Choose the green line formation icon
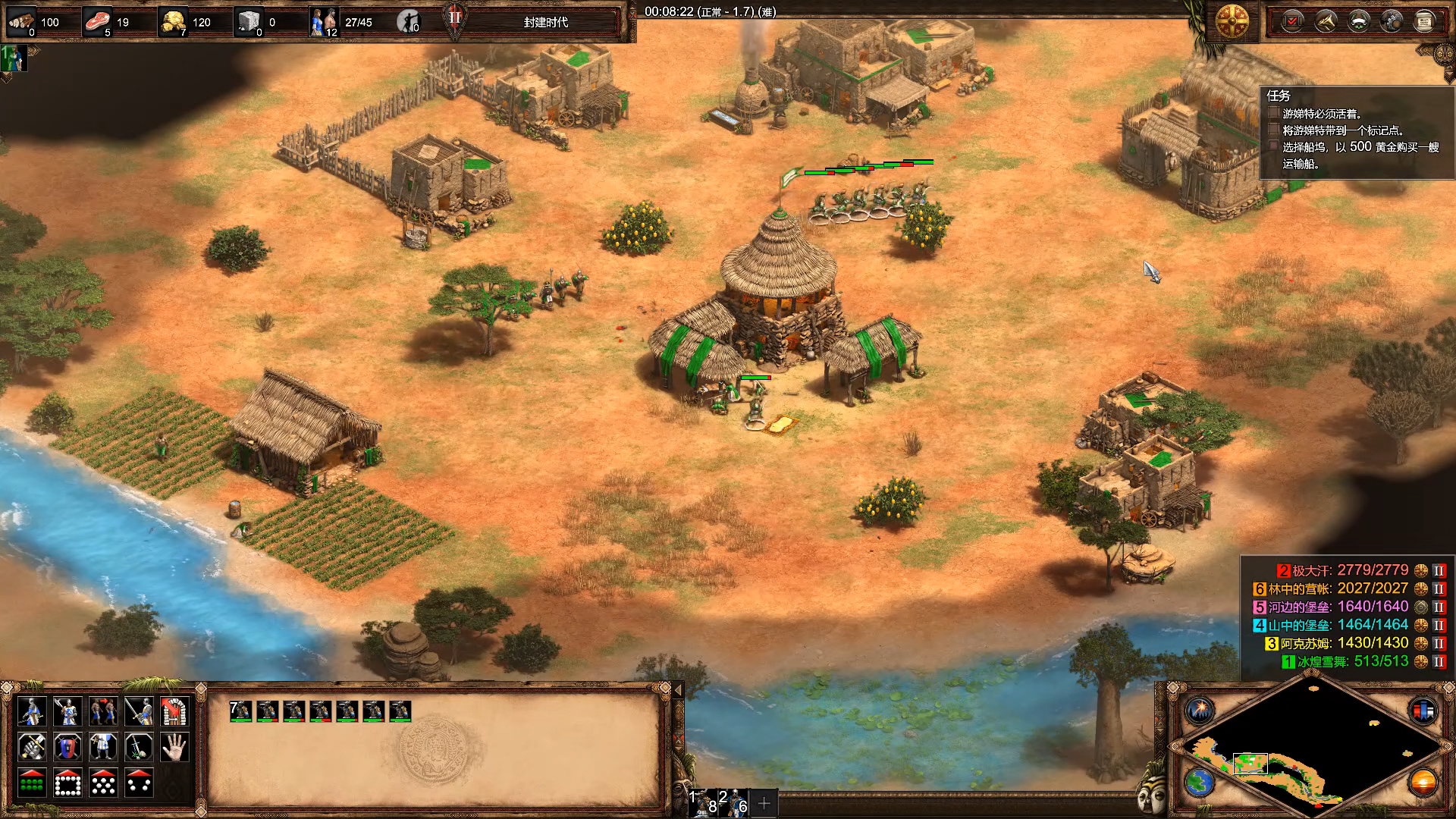This screenshot has height=819, width=1456. point(32,783)
